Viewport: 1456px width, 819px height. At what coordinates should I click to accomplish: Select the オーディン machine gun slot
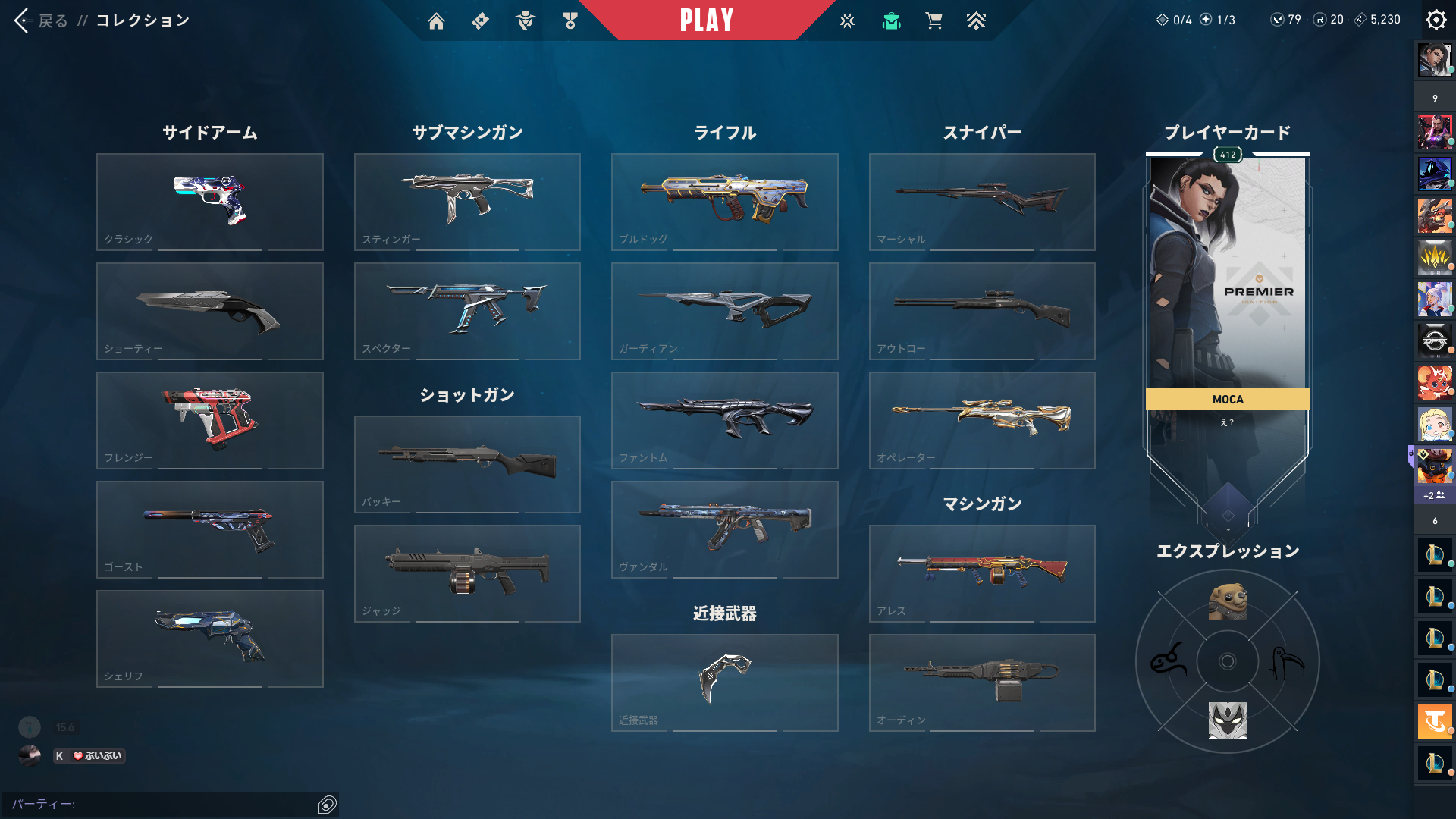tap(982, 682)
